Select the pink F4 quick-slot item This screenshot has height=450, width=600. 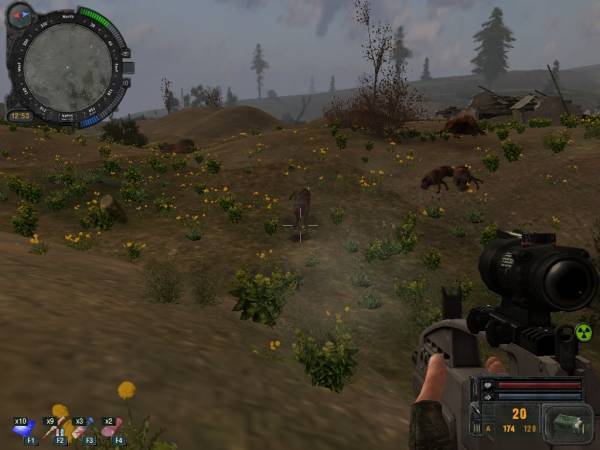(114, 430)
